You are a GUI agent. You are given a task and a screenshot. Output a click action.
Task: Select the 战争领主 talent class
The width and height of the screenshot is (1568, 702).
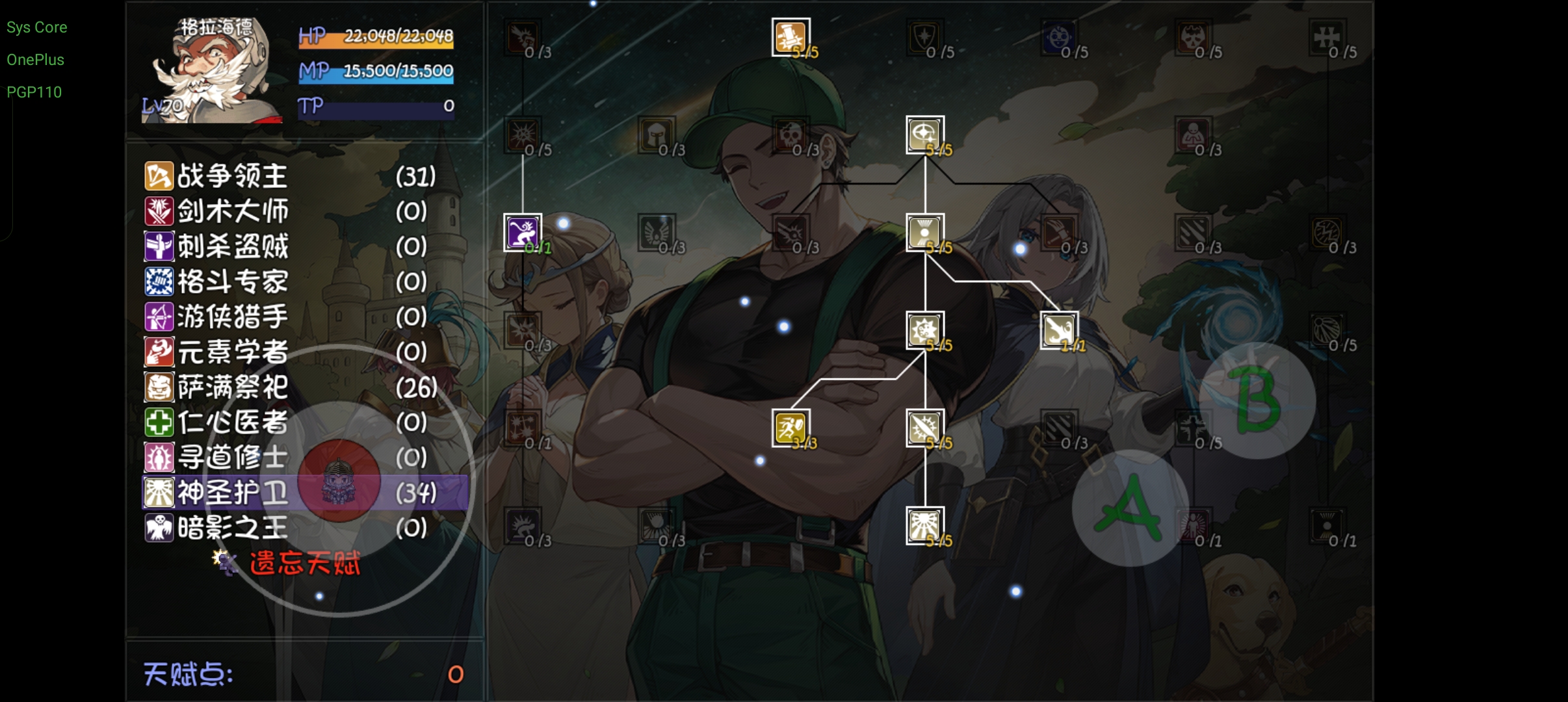232,176
